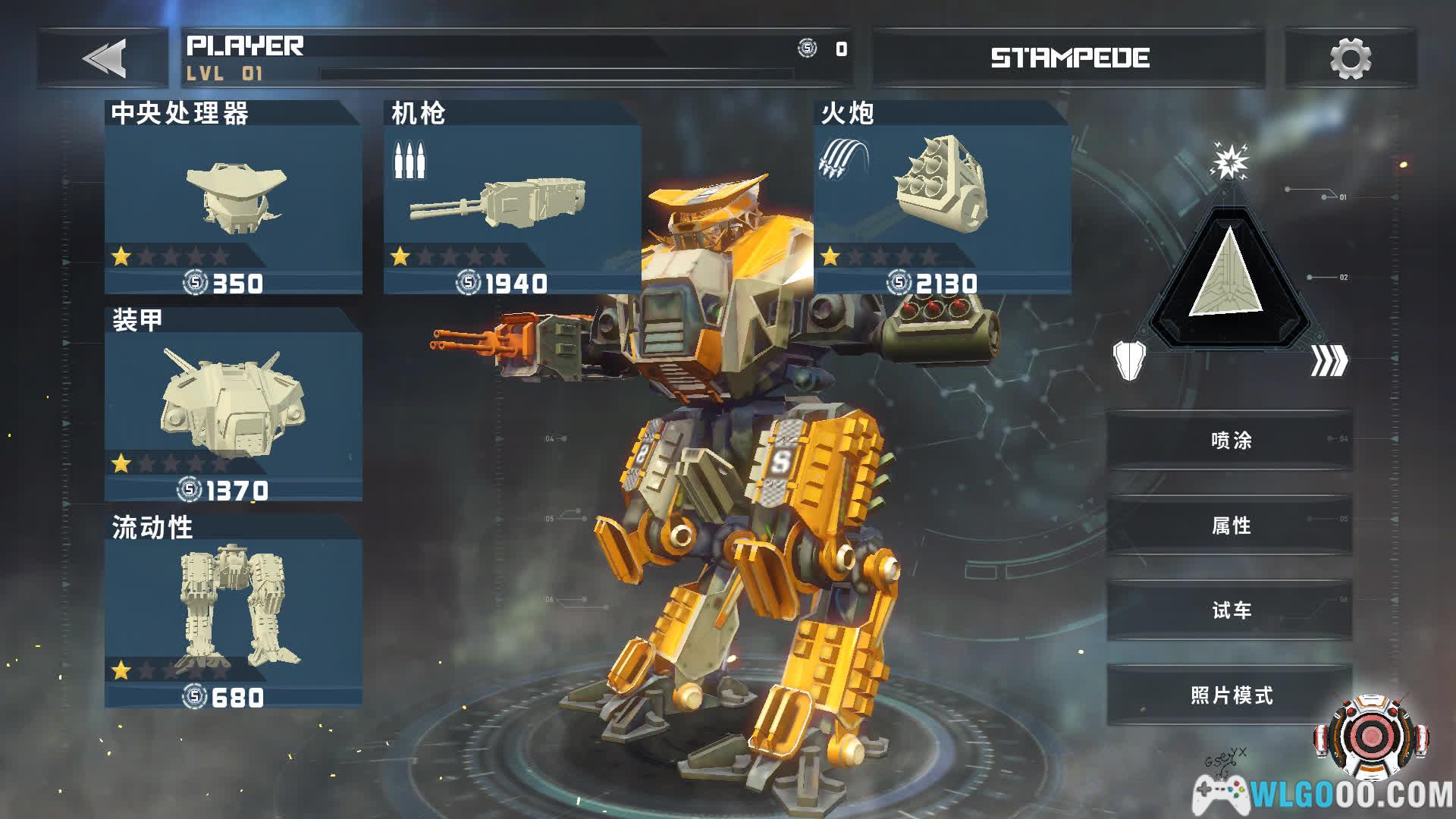
Task: Show the 属性 attributes panel
Action: coord(1230,526)
